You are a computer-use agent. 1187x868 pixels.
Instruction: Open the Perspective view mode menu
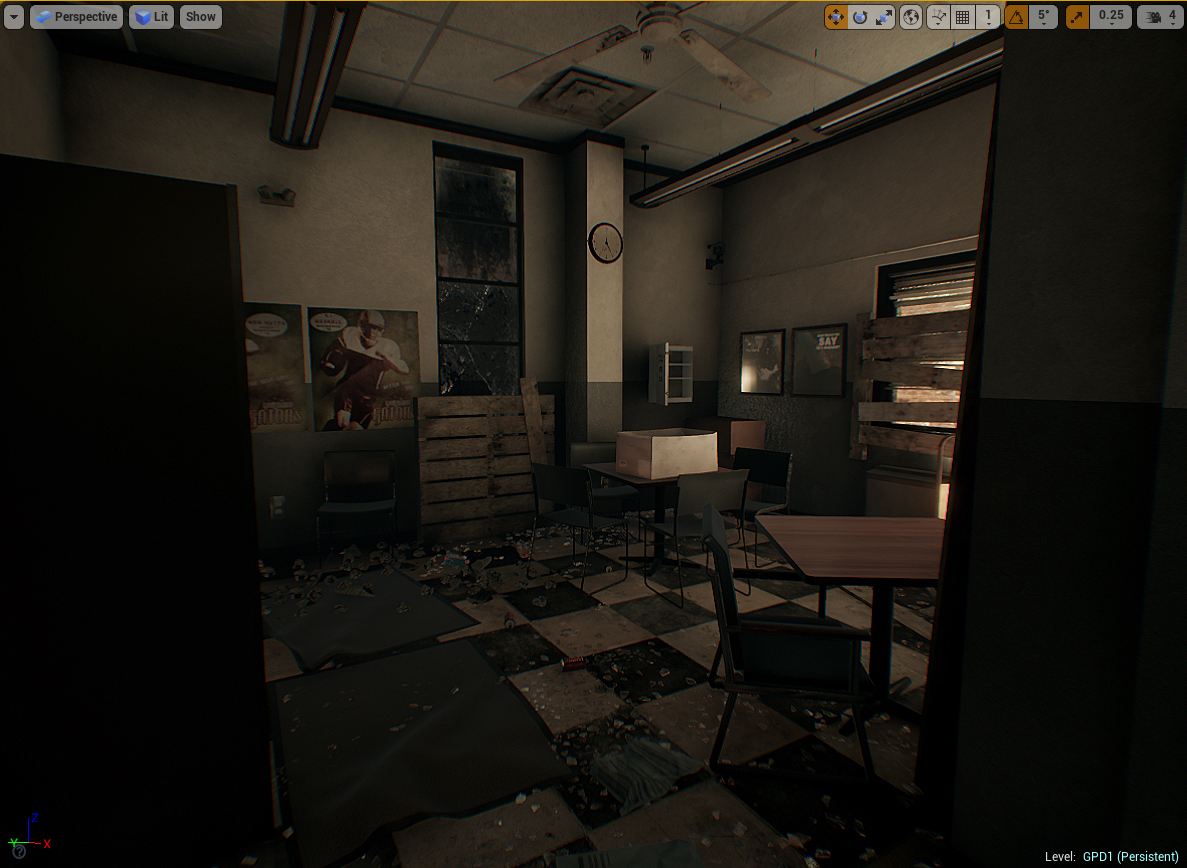point(76,17)
